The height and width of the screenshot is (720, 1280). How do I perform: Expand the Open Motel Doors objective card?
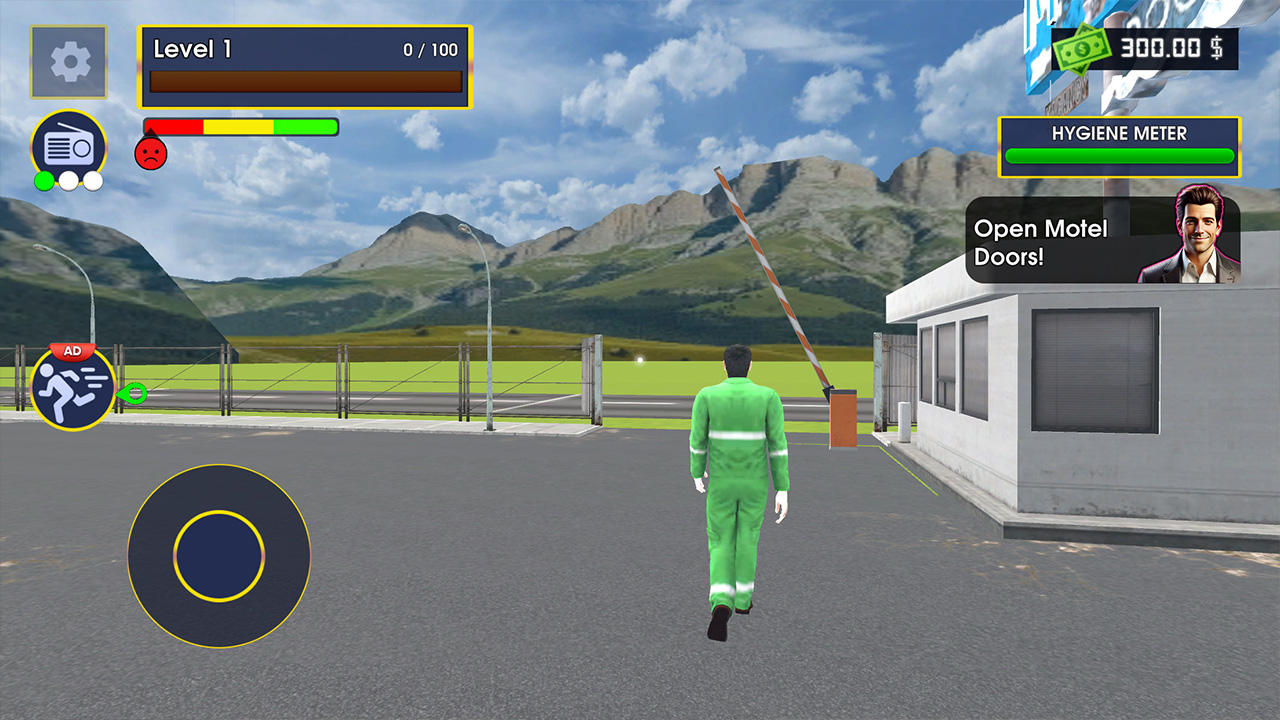pyautogui.click(x=1100, y=240)
